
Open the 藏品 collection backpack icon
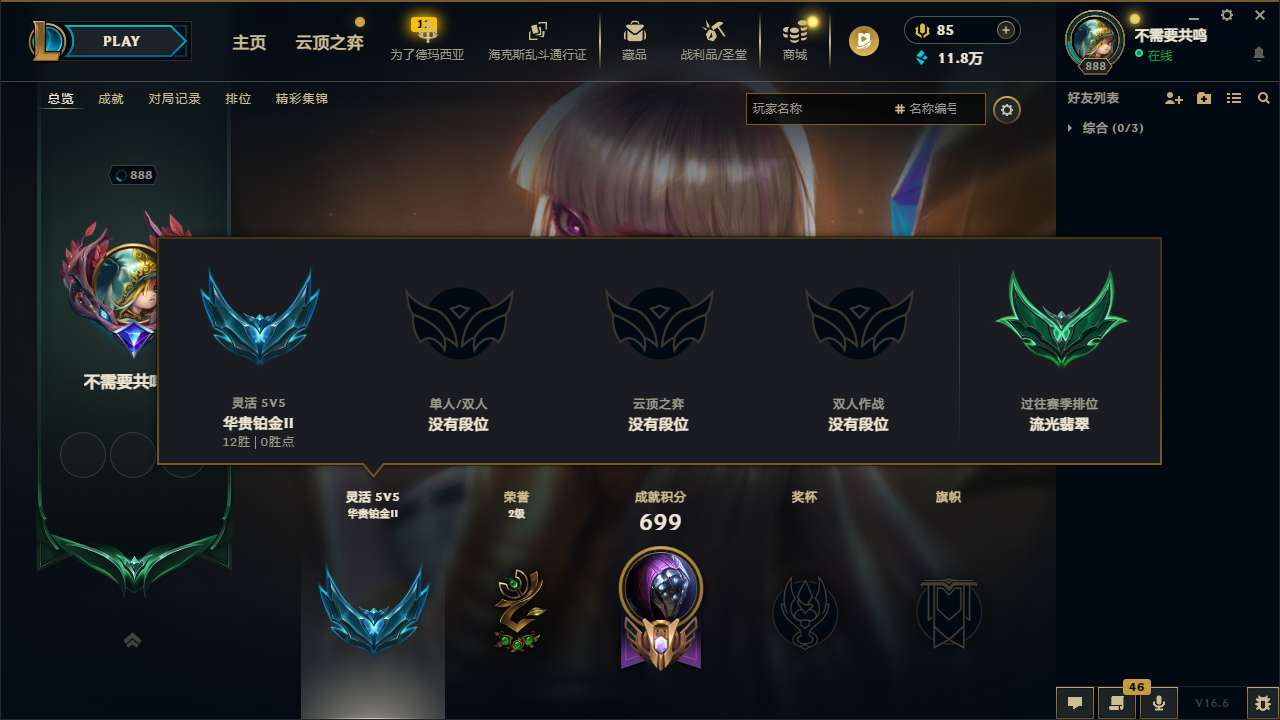635,31
